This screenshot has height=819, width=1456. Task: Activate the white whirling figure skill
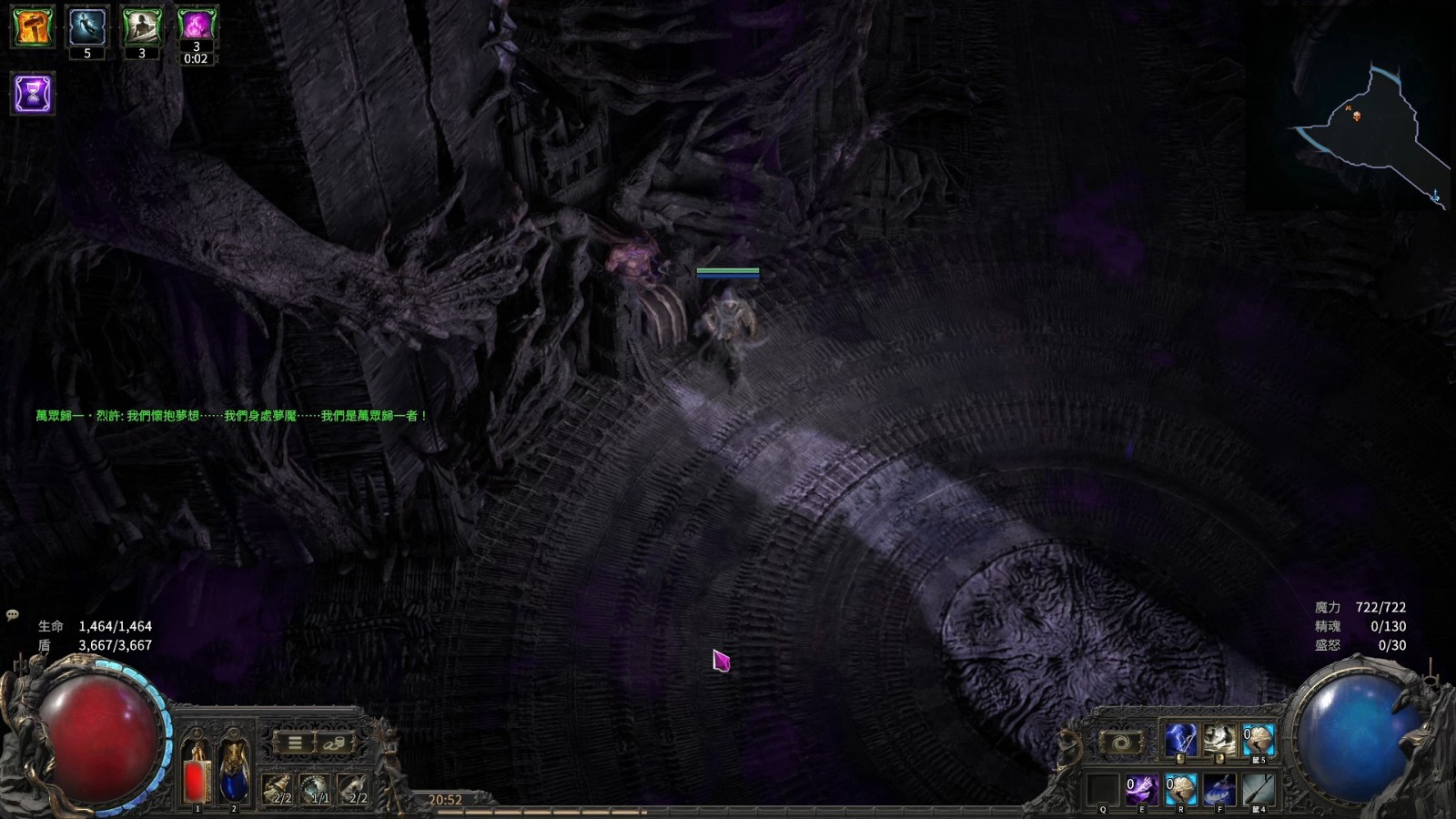[1219, 741]
